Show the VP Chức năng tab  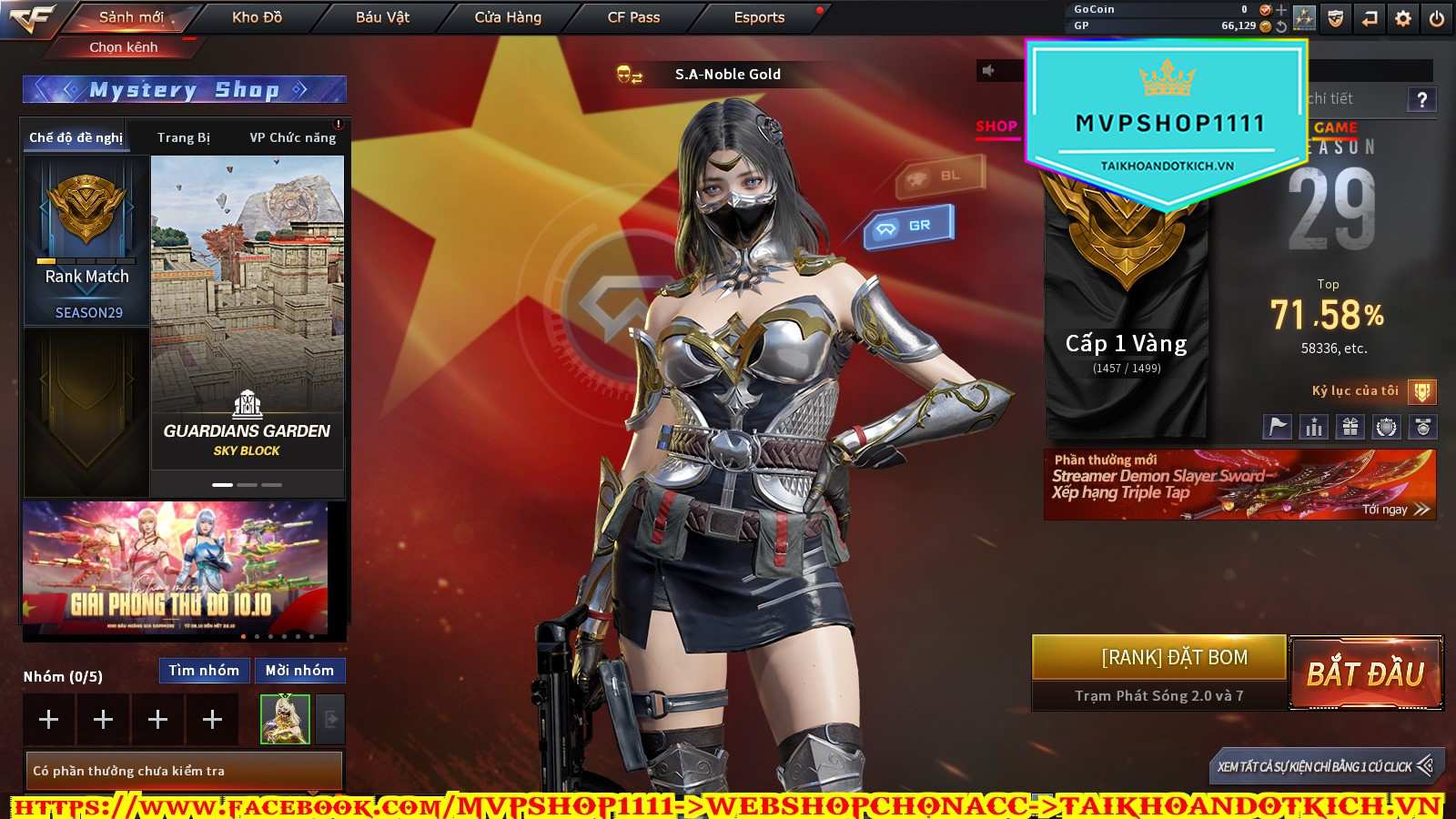coord(292,137)
